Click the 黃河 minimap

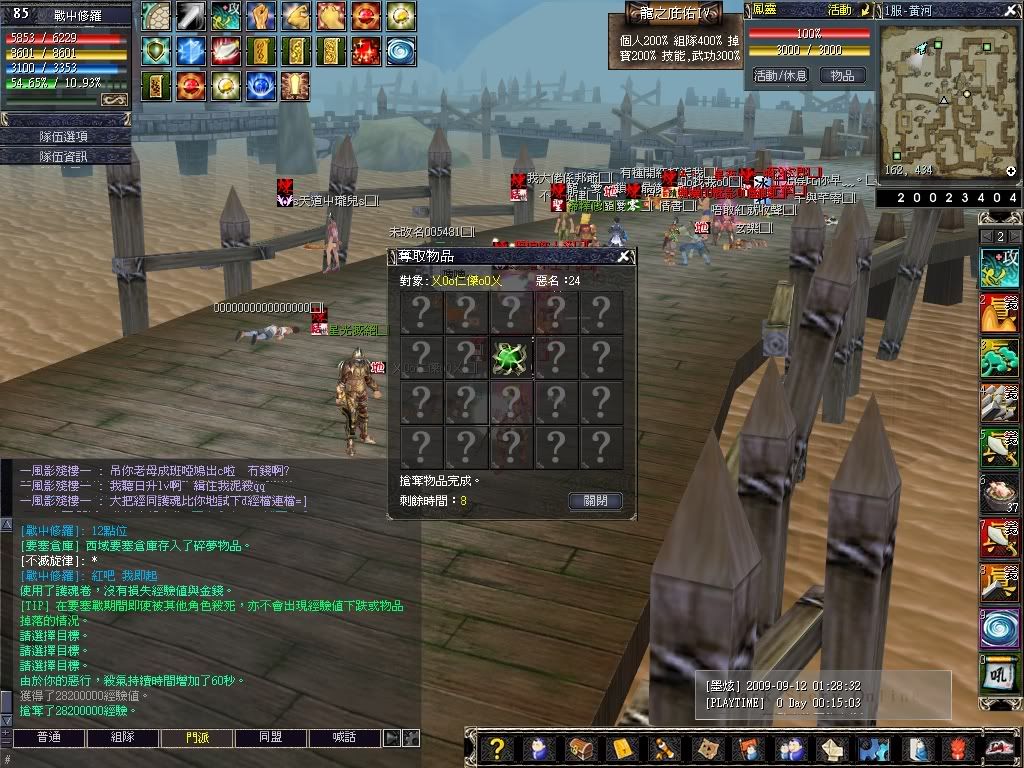pyautogui.click(x=948, y=97)
